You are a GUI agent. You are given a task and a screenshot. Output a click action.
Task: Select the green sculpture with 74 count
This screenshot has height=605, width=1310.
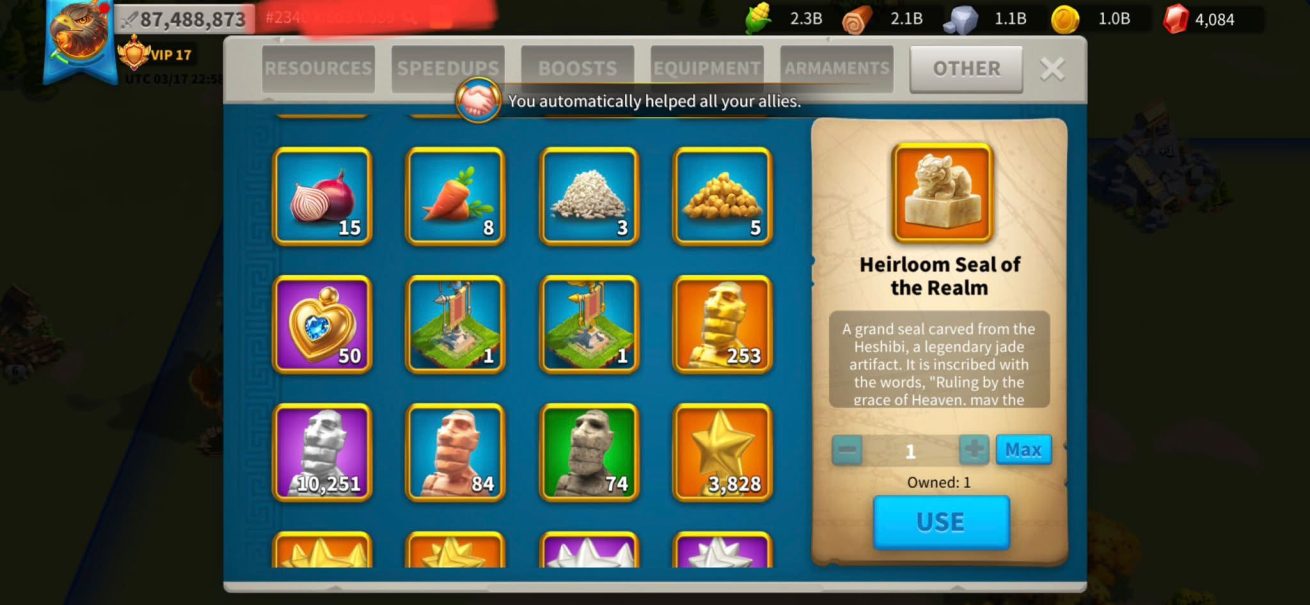[589, 452]
